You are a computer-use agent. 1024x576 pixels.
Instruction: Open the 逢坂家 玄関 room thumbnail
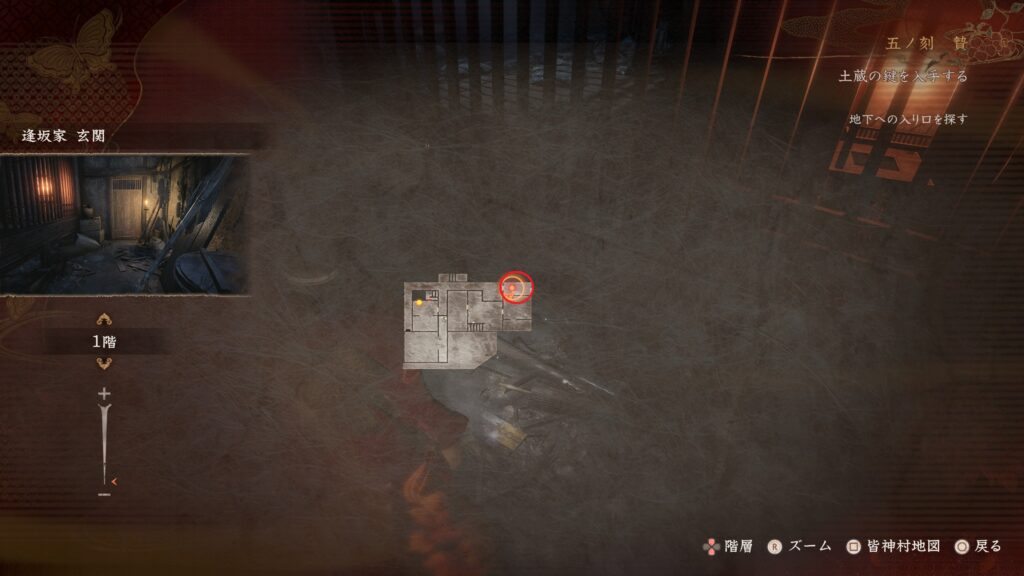124,225
